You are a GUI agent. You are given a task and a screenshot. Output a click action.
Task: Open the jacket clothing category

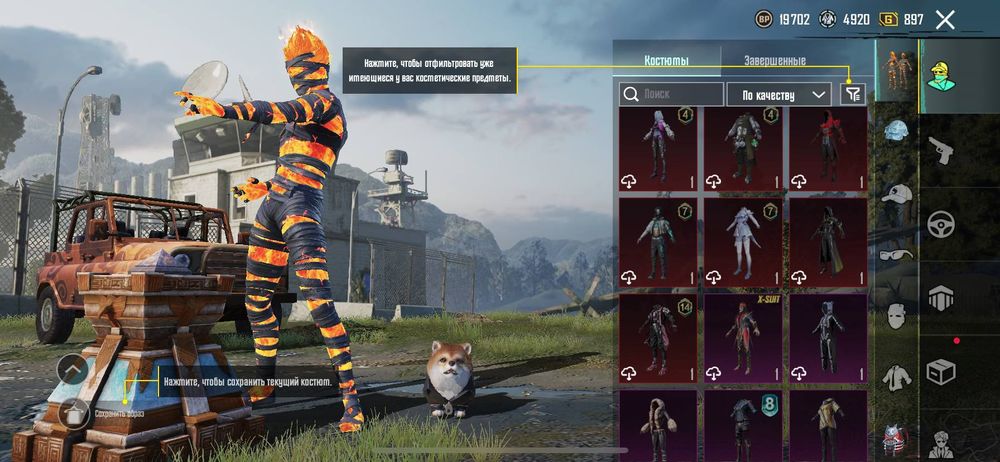pyautogui.click(x=897, y=376)
